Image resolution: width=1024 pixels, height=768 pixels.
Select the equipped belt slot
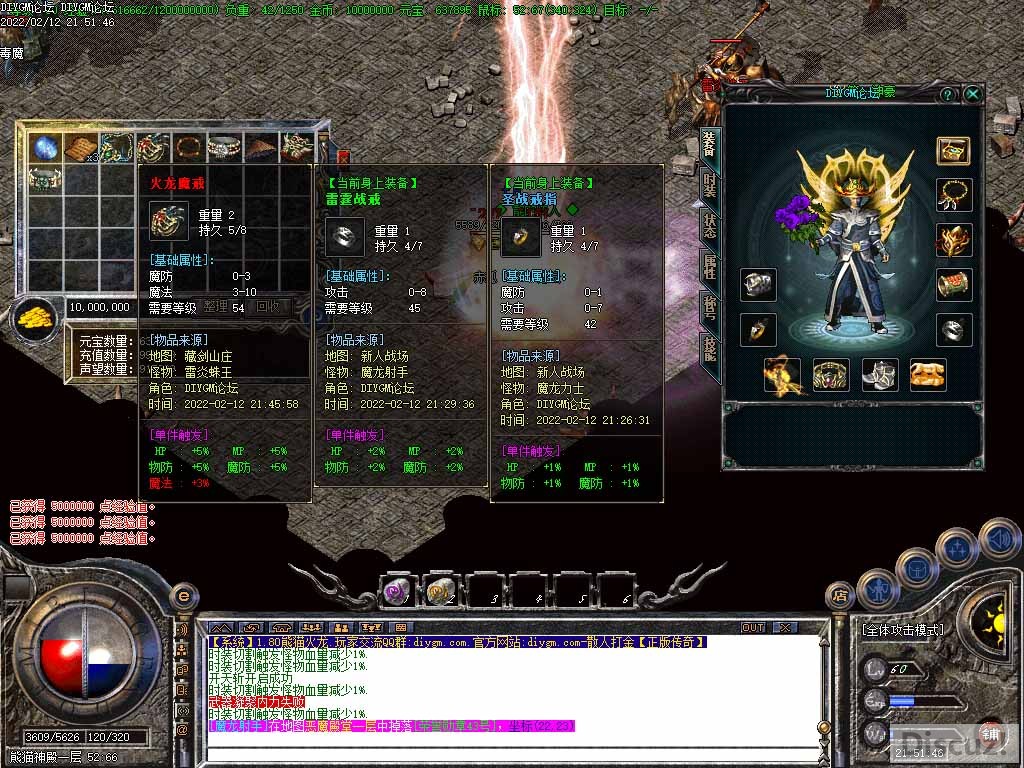[x=831, y=375]
